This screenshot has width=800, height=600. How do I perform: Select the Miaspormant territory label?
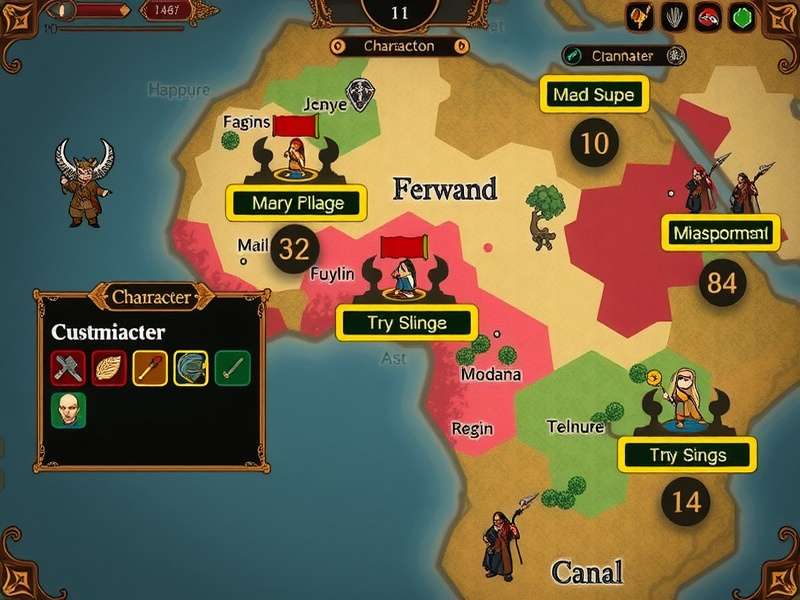tap(720, 234)
